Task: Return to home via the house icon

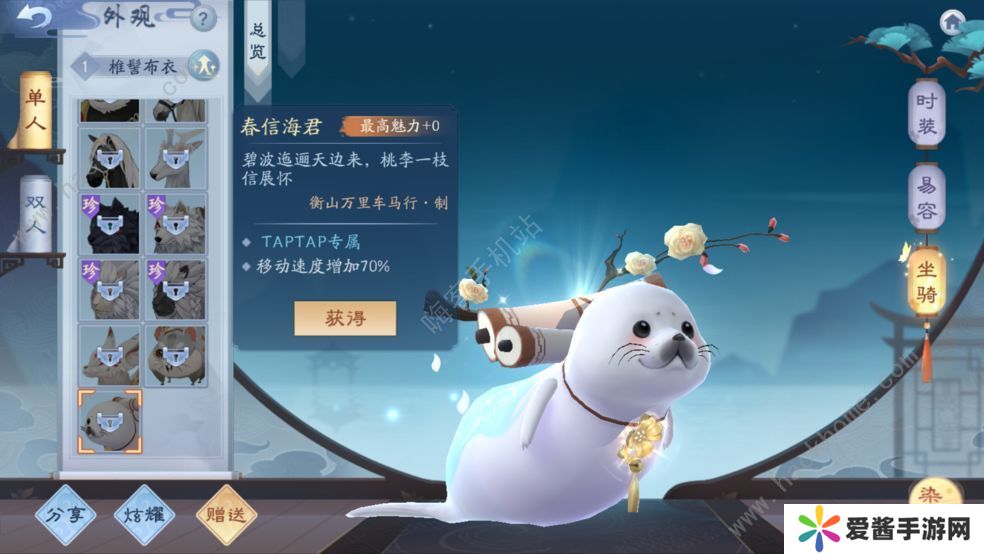Action: [952, 20]
